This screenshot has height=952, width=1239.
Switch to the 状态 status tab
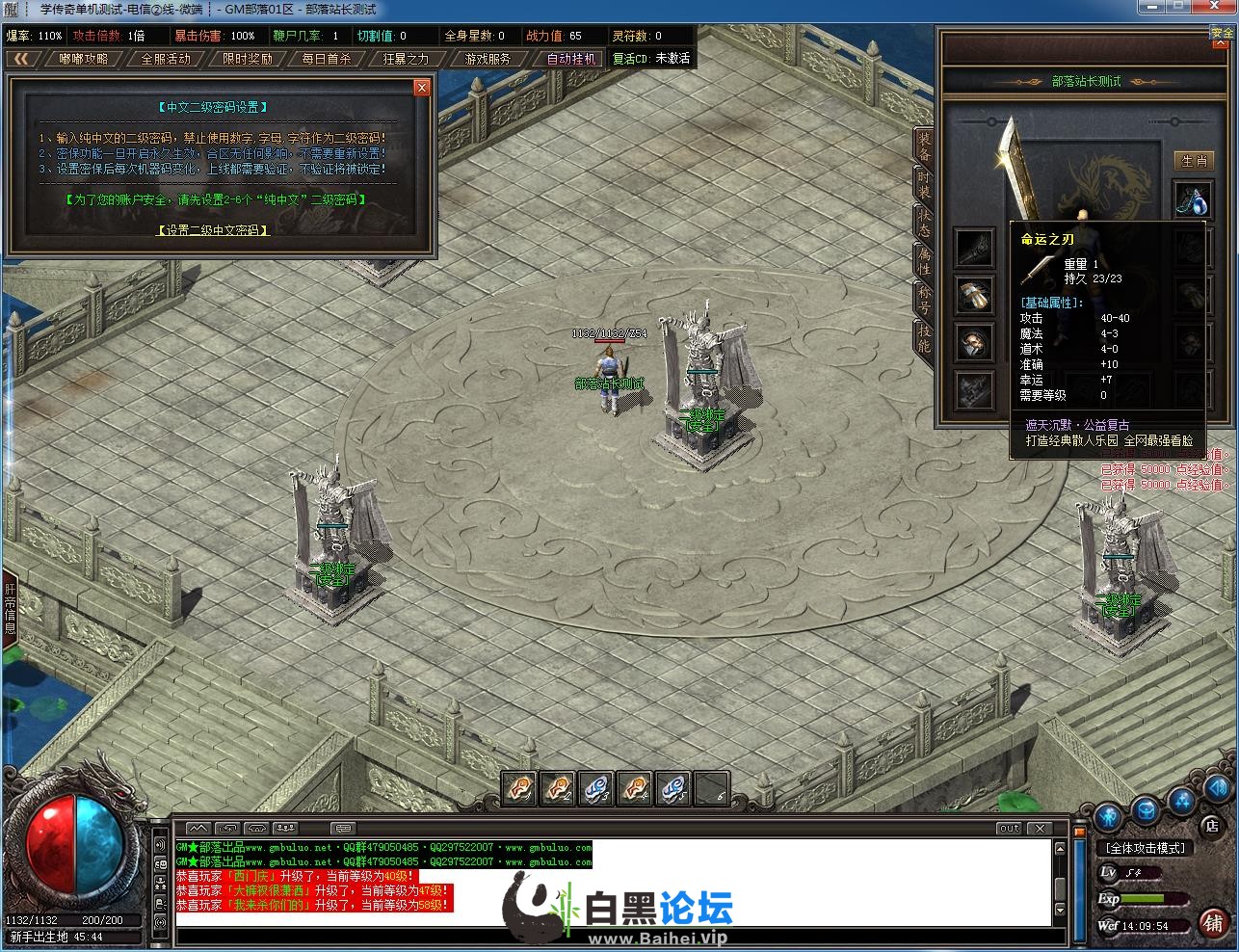[x=924, y=221]
